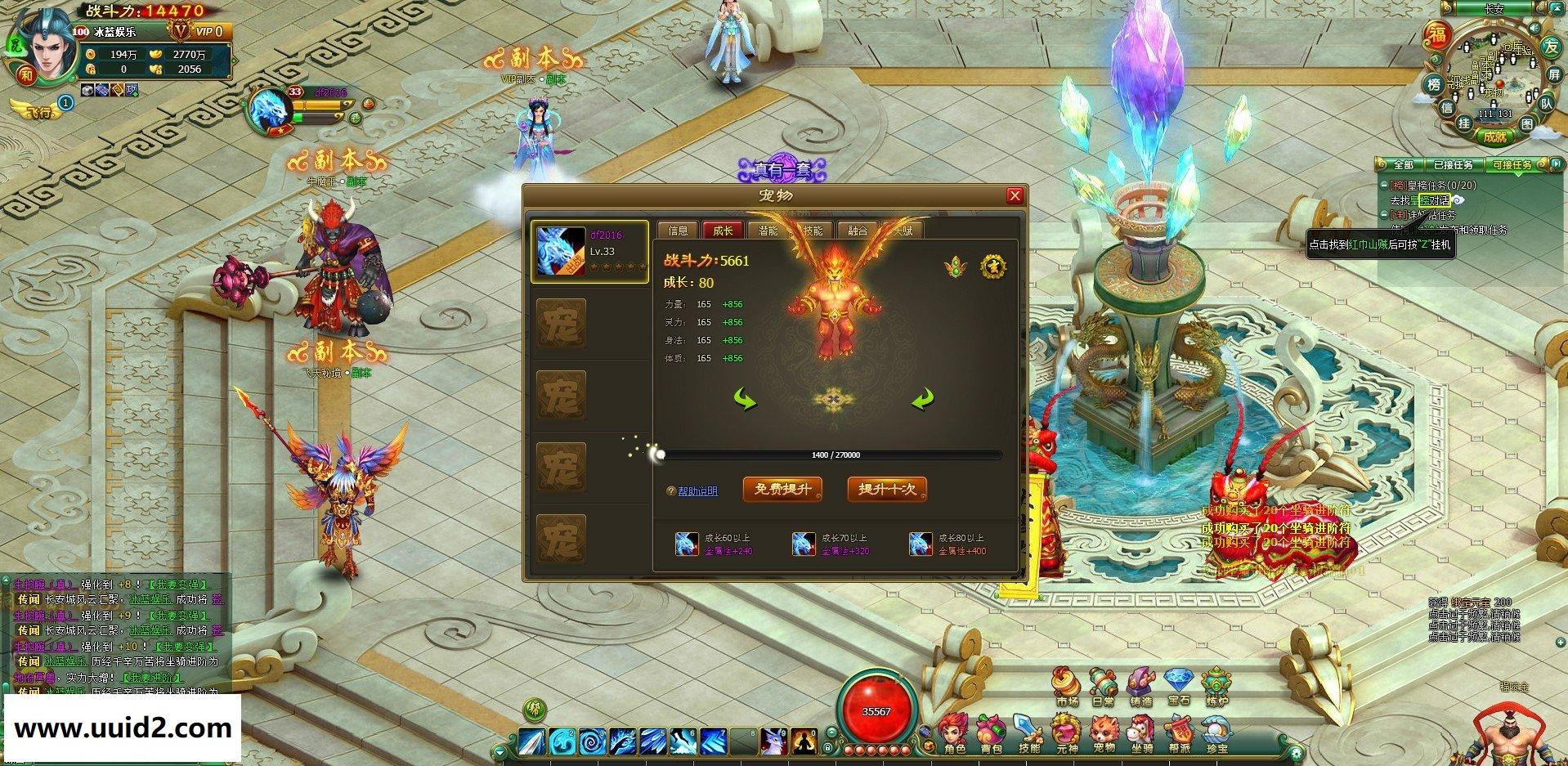
Task: Click the 免费提升 free upgrade button
Action: pos(782,489)
